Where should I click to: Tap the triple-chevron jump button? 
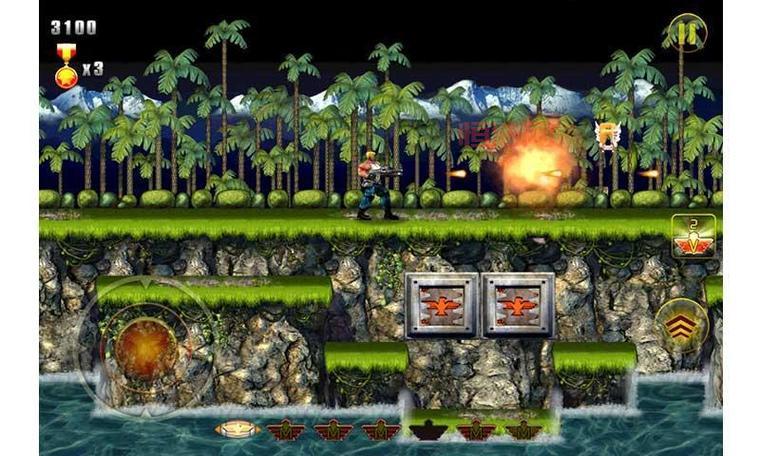684,325
